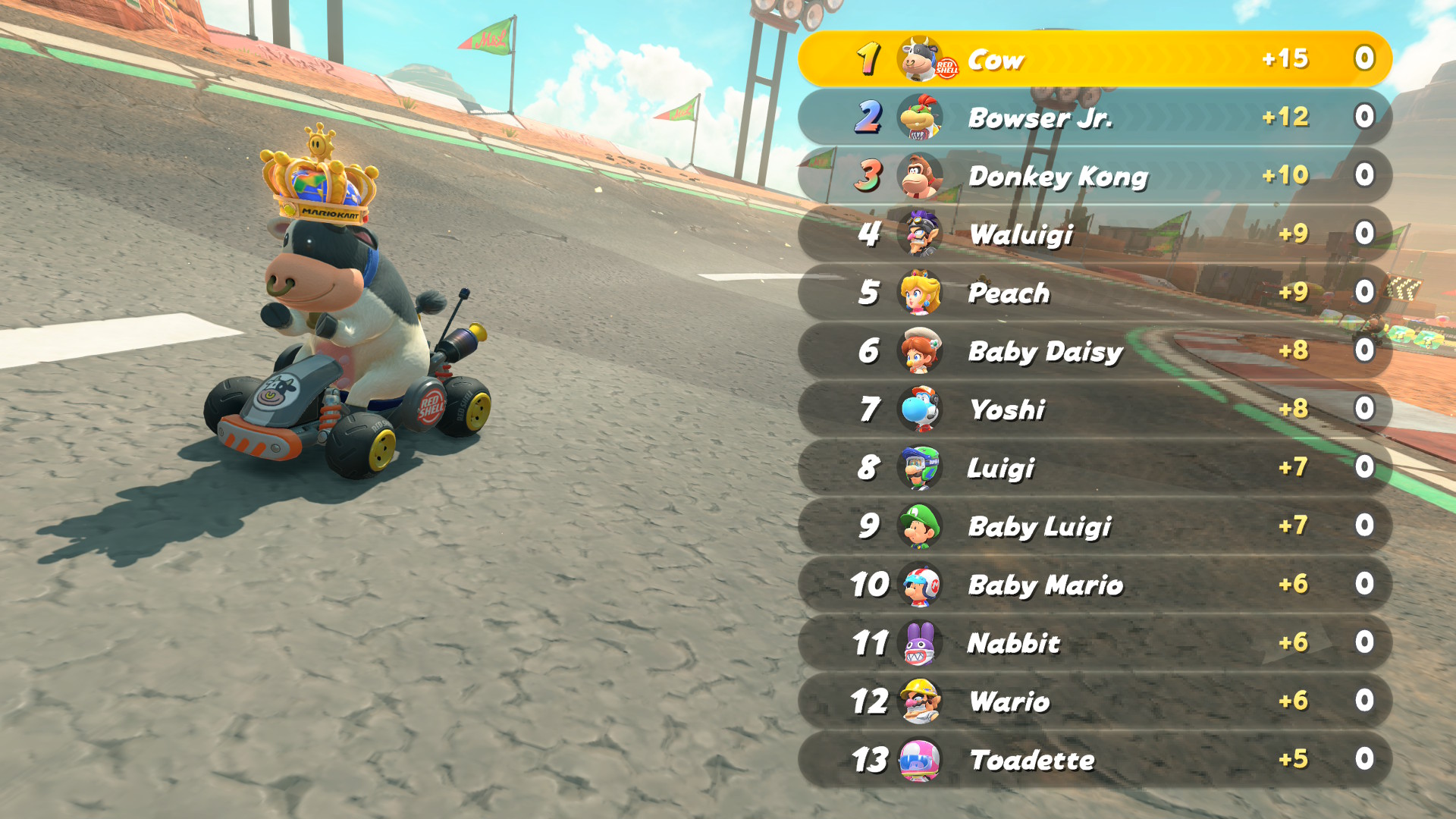Pick Peach's row in the standings
The height and width of the screenshot is (819, 1456).
point(1094,293)
